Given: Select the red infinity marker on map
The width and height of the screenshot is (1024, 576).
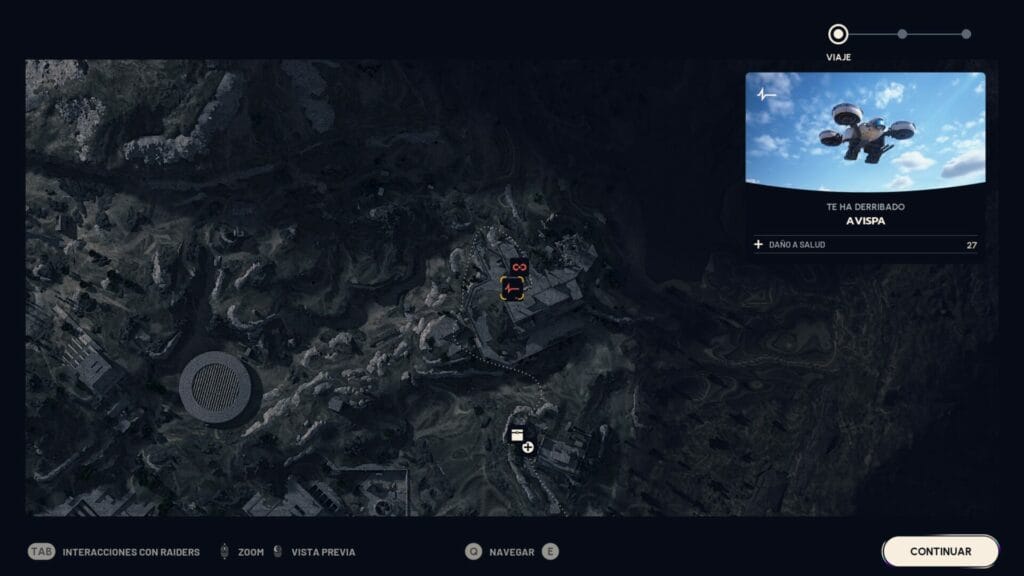Looking at the screenshot, I should pos(518,267).
